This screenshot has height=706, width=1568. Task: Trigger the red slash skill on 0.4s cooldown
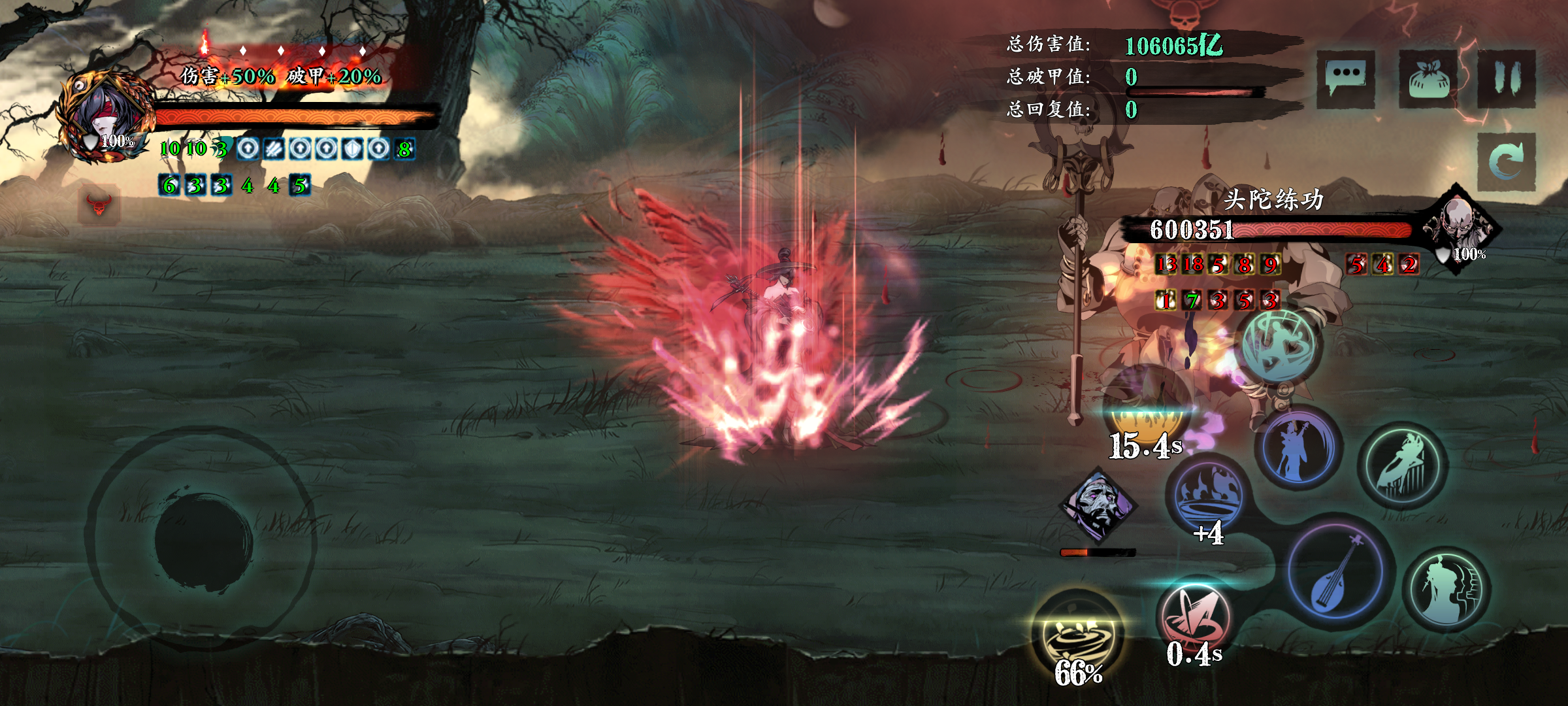pyautogui.click(x=1194, y=618)
